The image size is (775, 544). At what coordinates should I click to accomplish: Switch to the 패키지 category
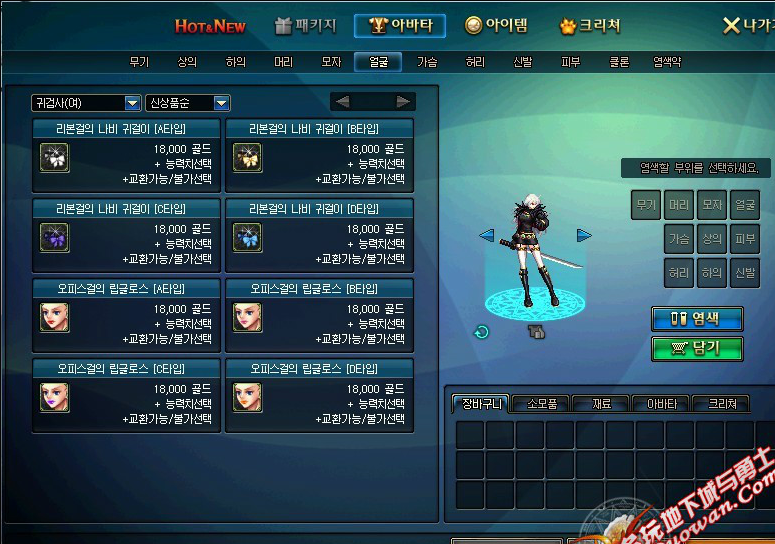click(x=305, y=26)
